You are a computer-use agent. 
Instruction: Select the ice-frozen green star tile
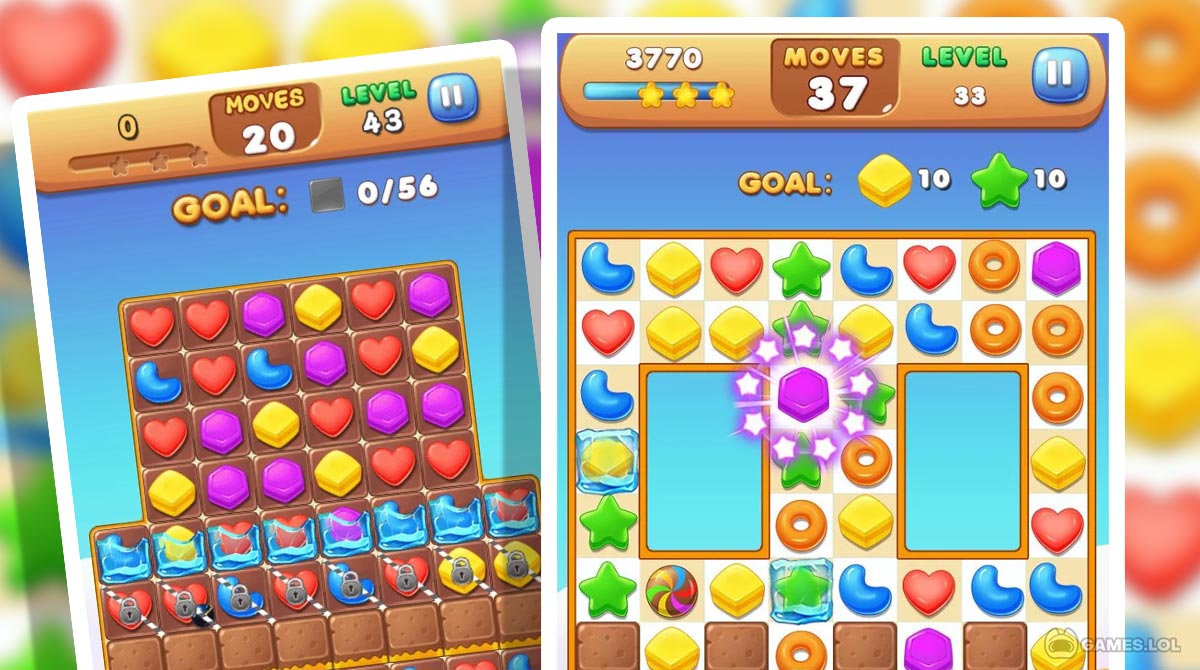click(800, 588)
